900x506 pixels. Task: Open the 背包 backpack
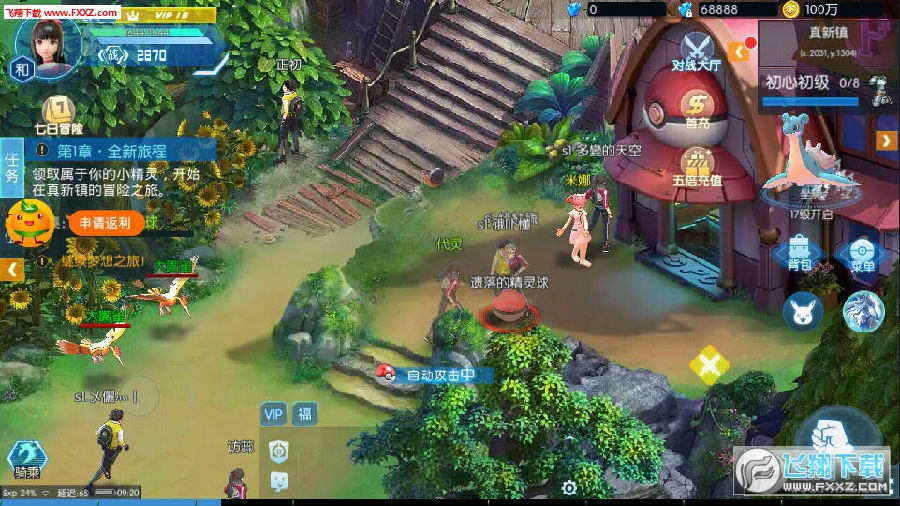click(x=799, y=253)
